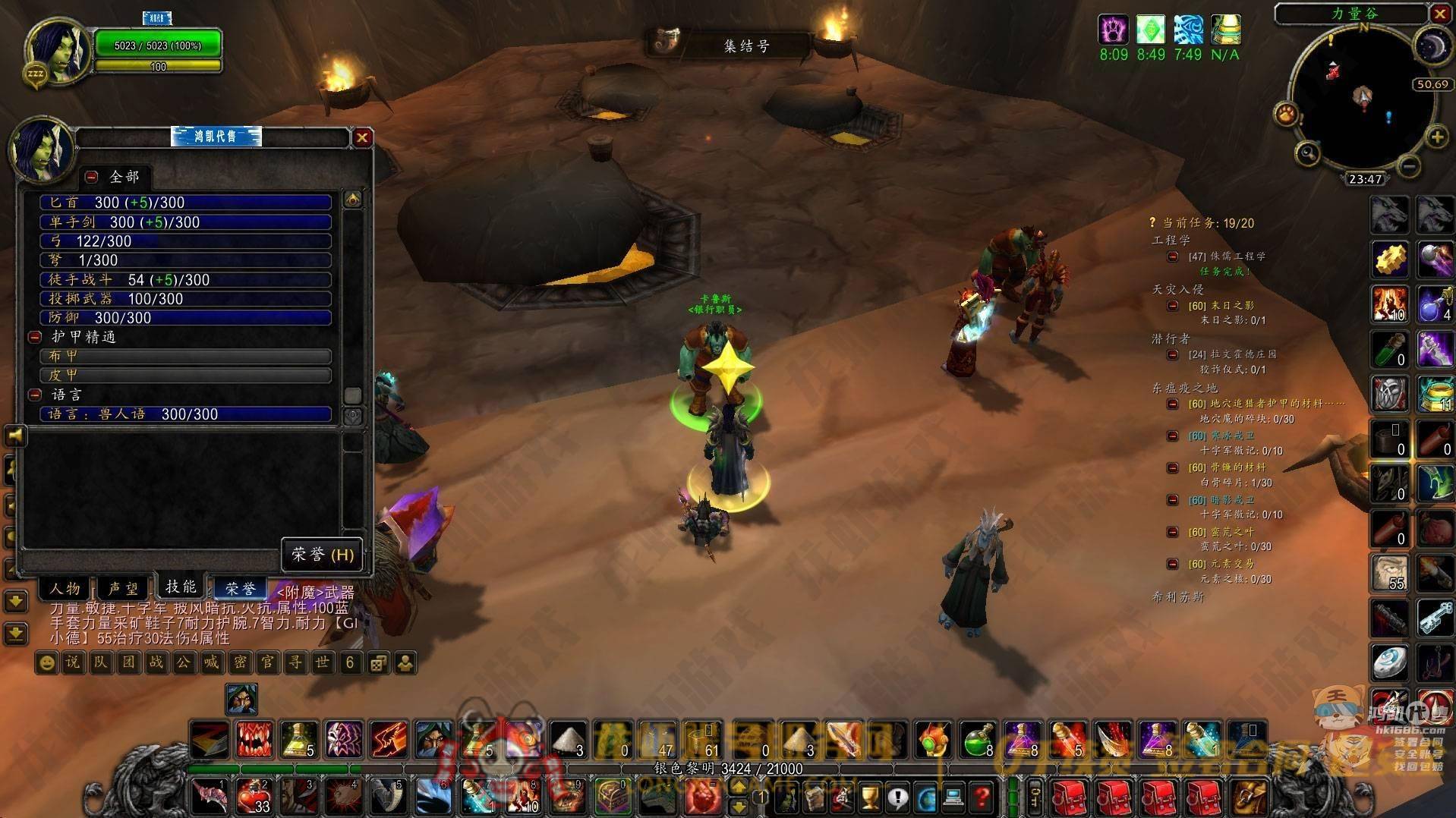Close the character skills window
The image size is (1456, 818).
coord(362,137)
